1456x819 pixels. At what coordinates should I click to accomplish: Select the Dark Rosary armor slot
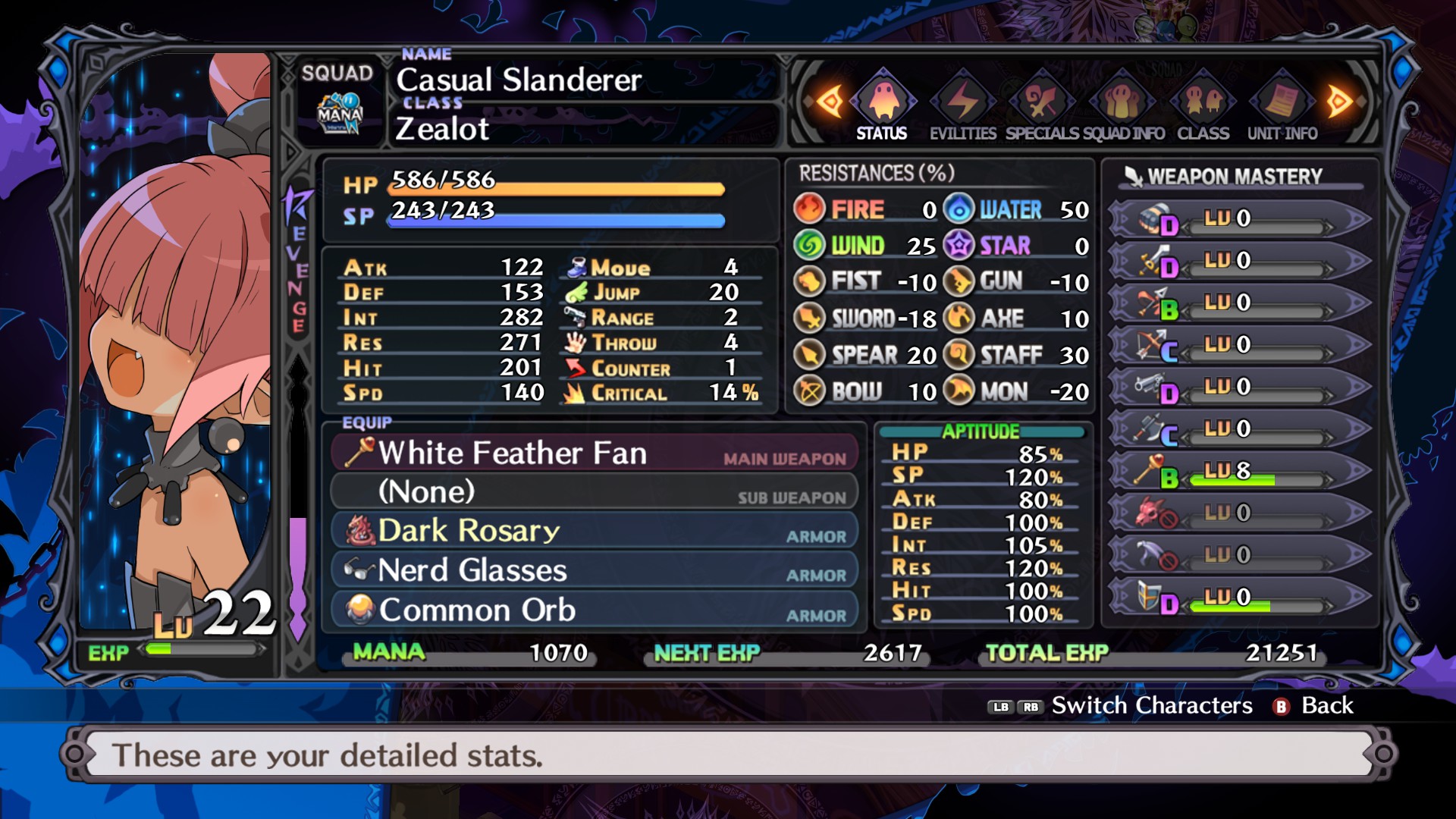tap(595, 531)
